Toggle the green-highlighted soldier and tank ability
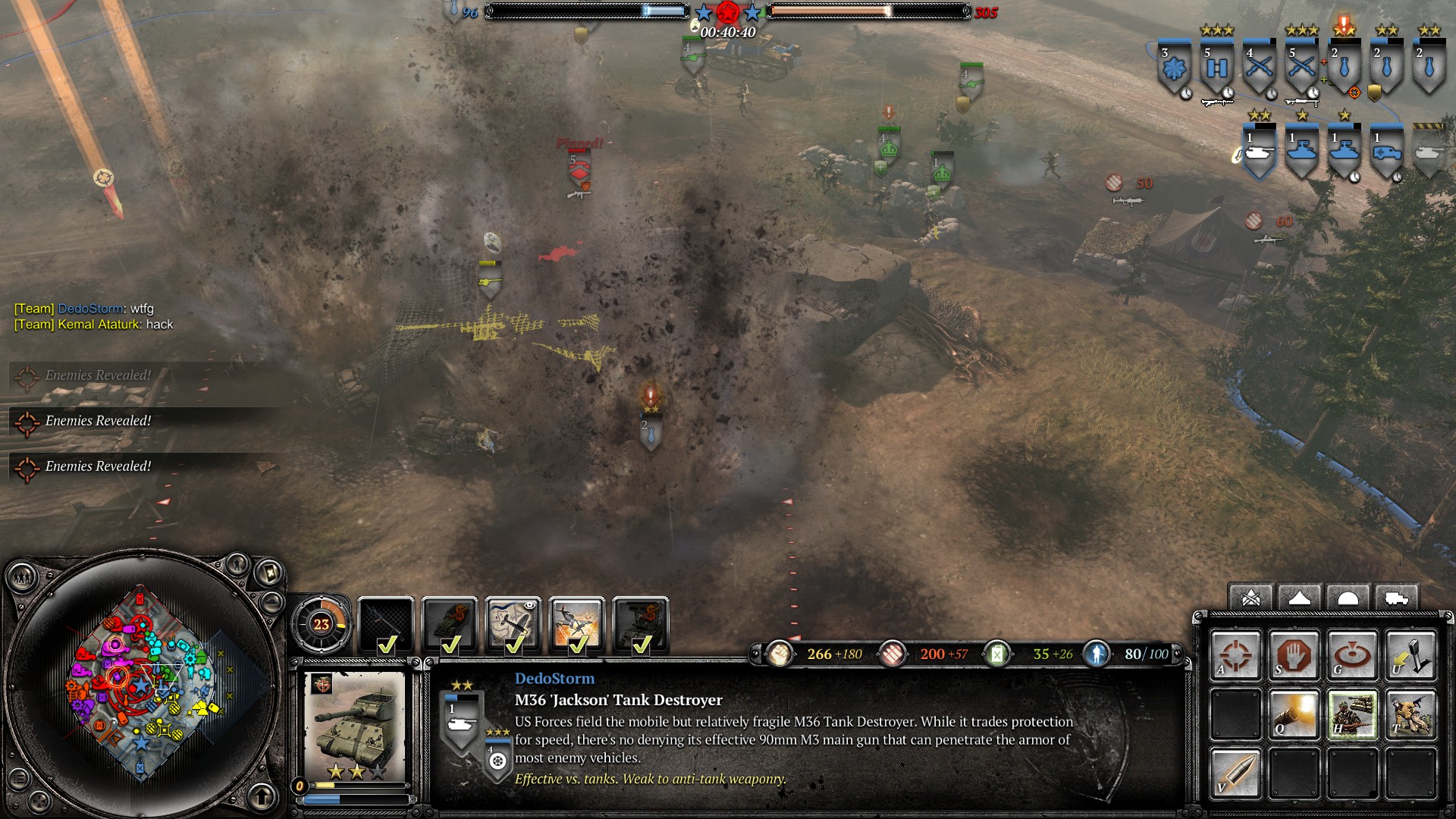Viewport: 1456px width, 819px height. pyautogui.click(x=1352, y=714)
